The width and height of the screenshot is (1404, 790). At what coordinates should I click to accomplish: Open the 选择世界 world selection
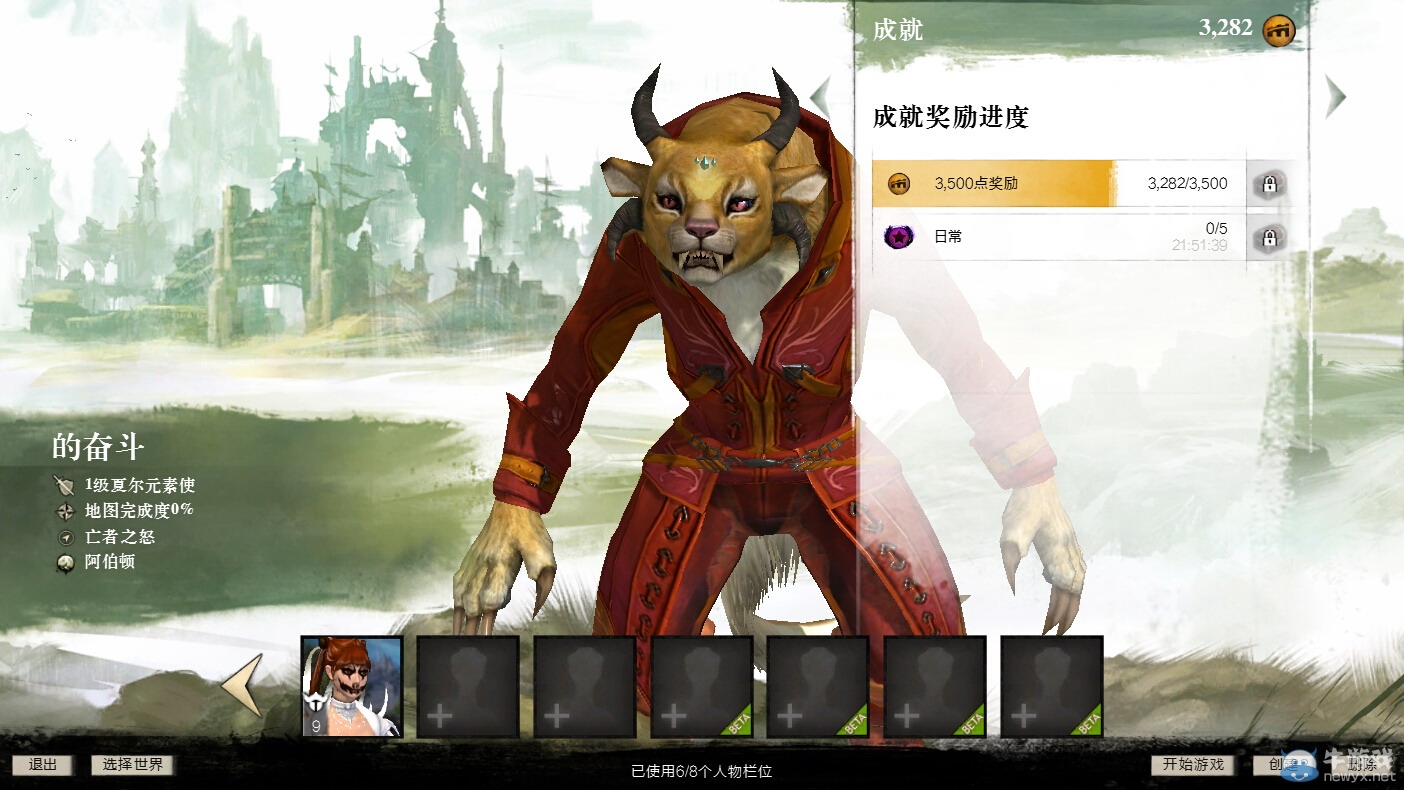coord(133,765)
